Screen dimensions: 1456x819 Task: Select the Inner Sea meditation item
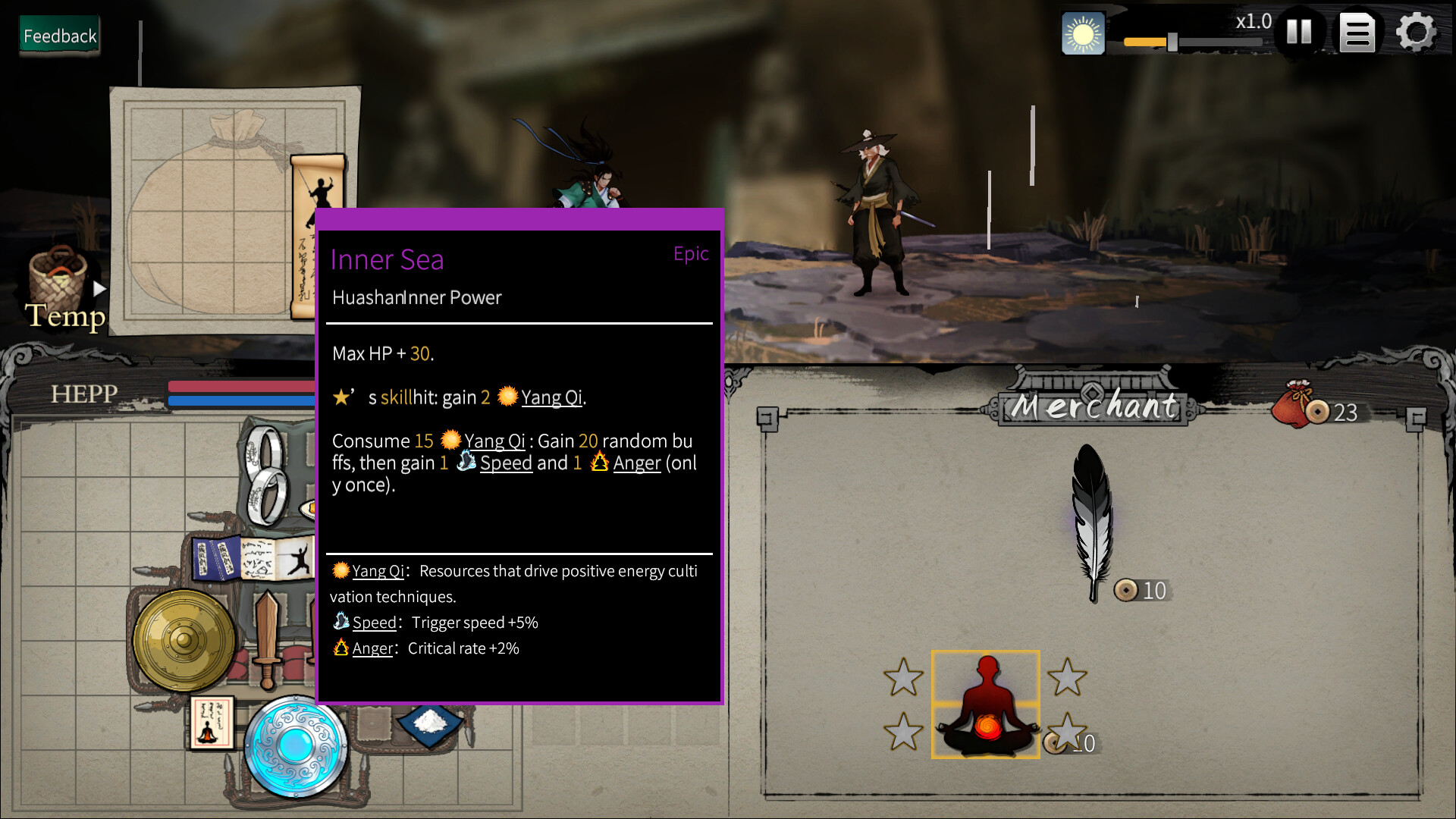(985, 704)
